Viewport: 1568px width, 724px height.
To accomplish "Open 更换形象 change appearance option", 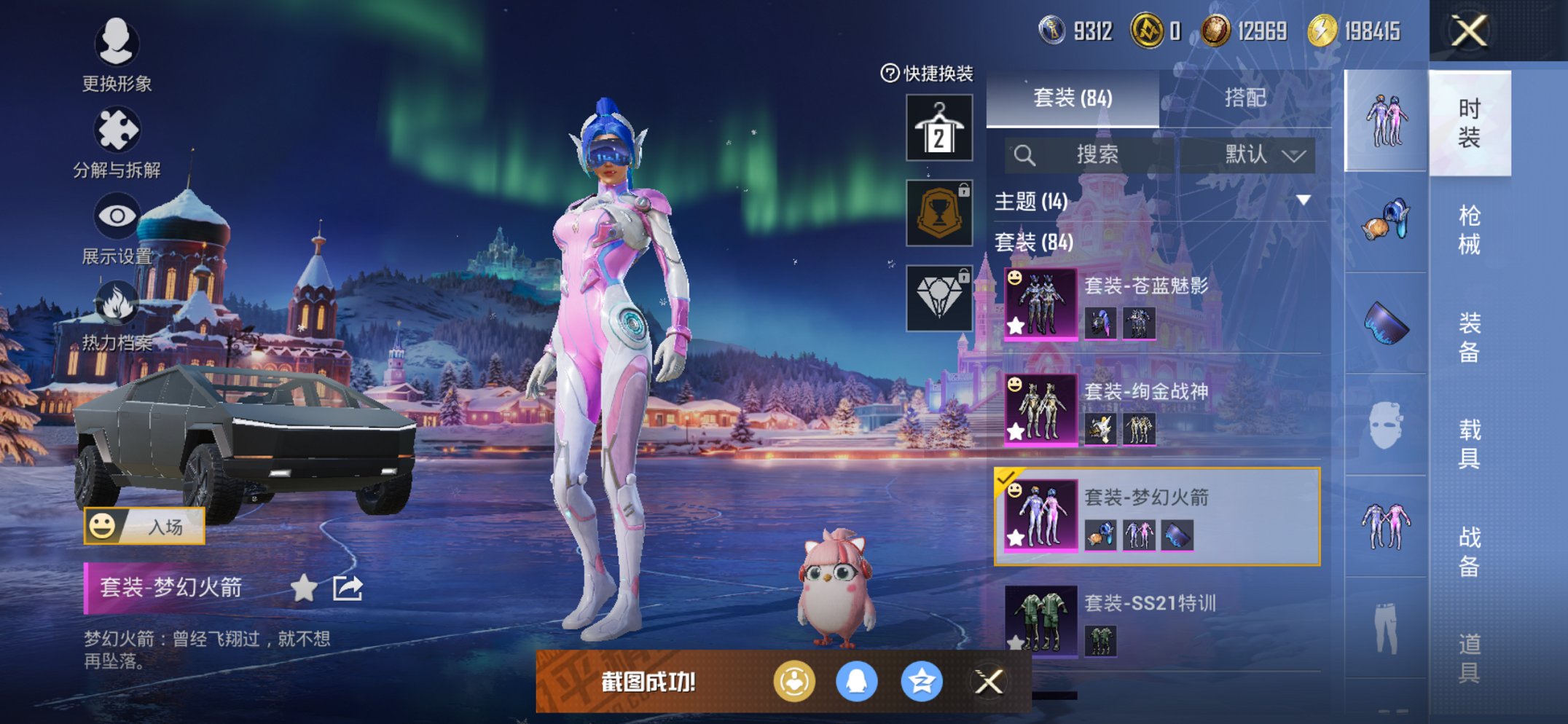I will pos(117,55).
